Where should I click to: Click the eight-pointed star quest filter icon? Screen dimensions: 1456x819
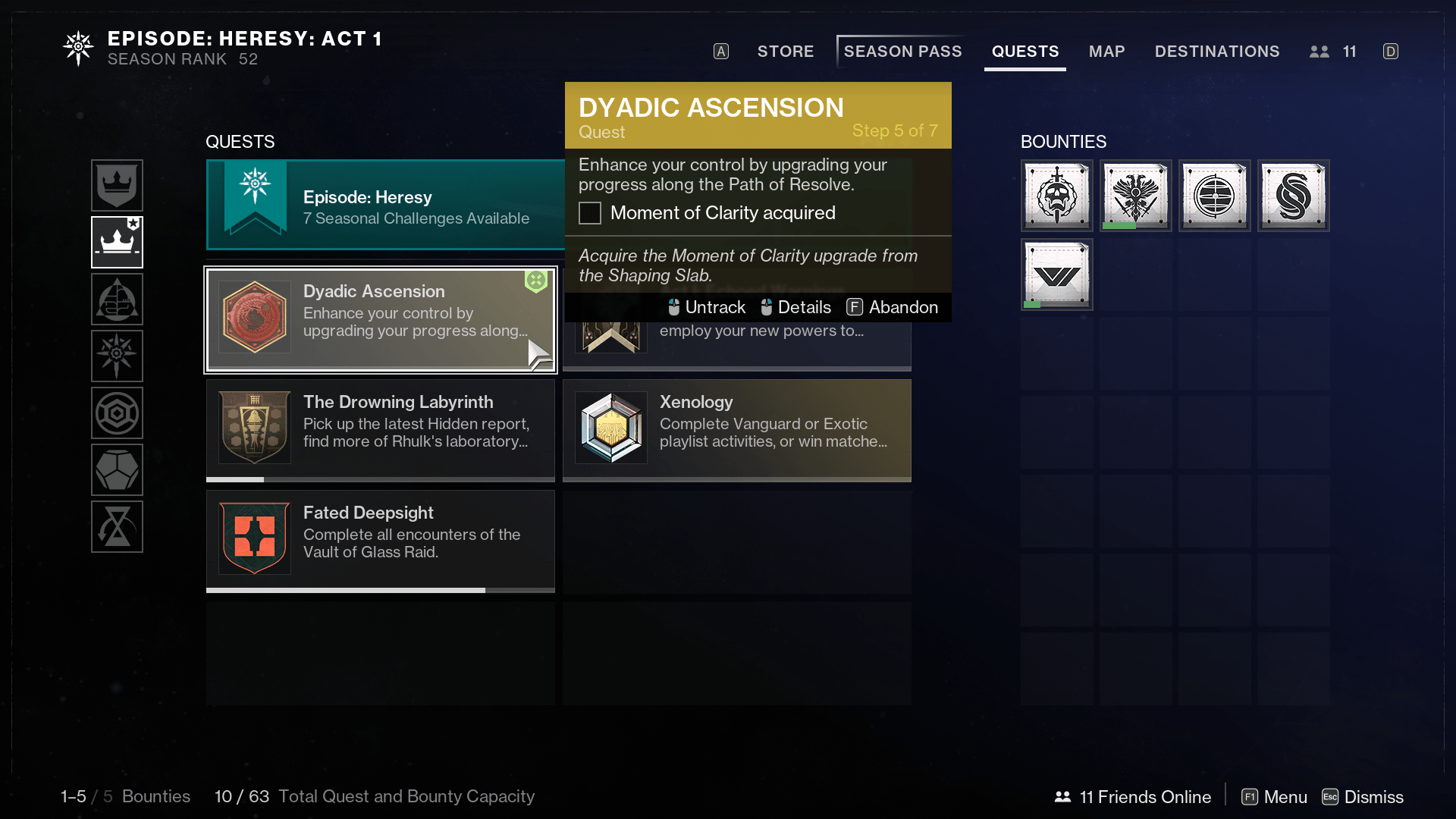pyautogui.click(x=118, y=356)
